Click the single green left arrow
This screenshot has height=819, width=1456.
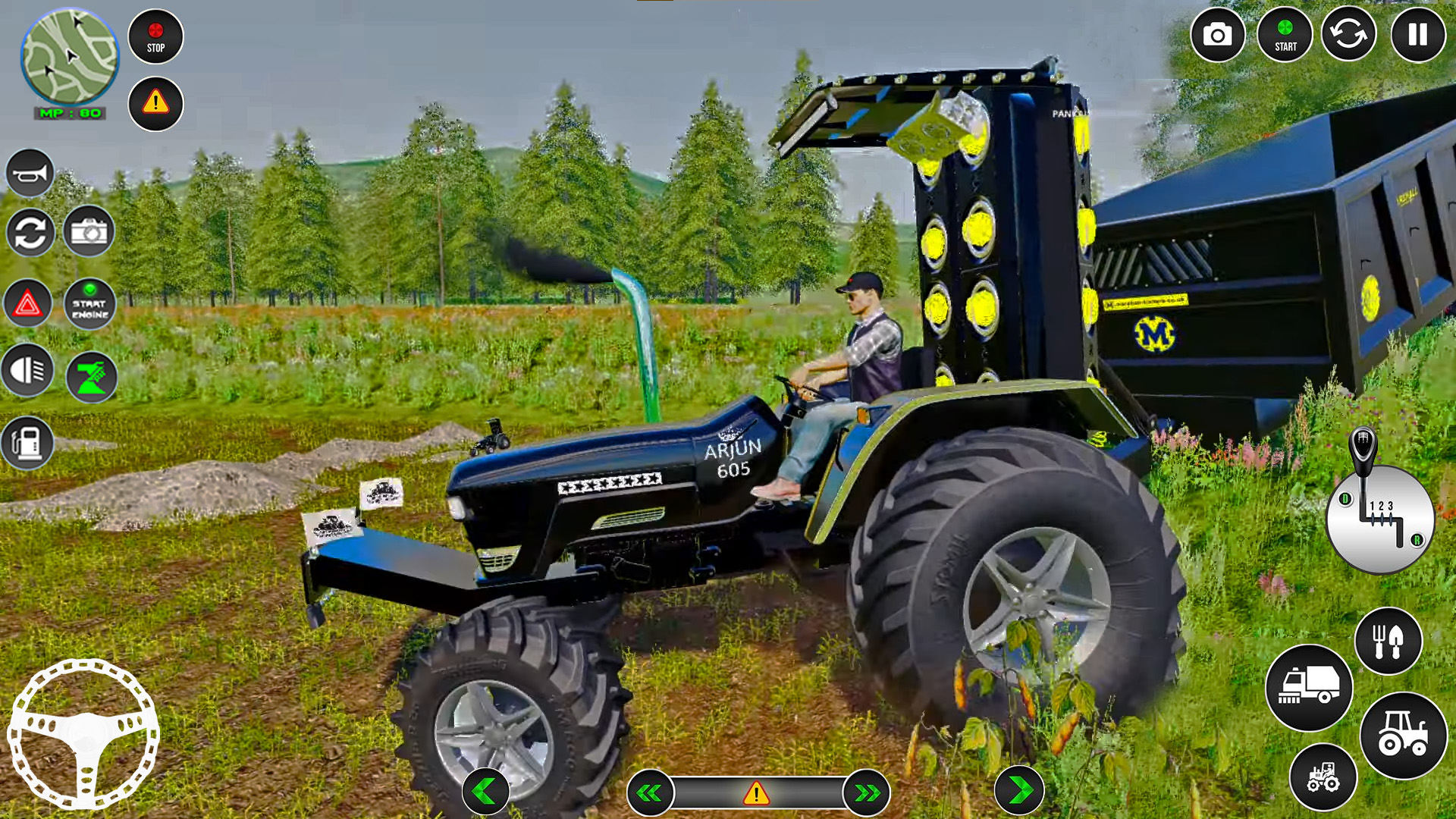tap(485, 791)
